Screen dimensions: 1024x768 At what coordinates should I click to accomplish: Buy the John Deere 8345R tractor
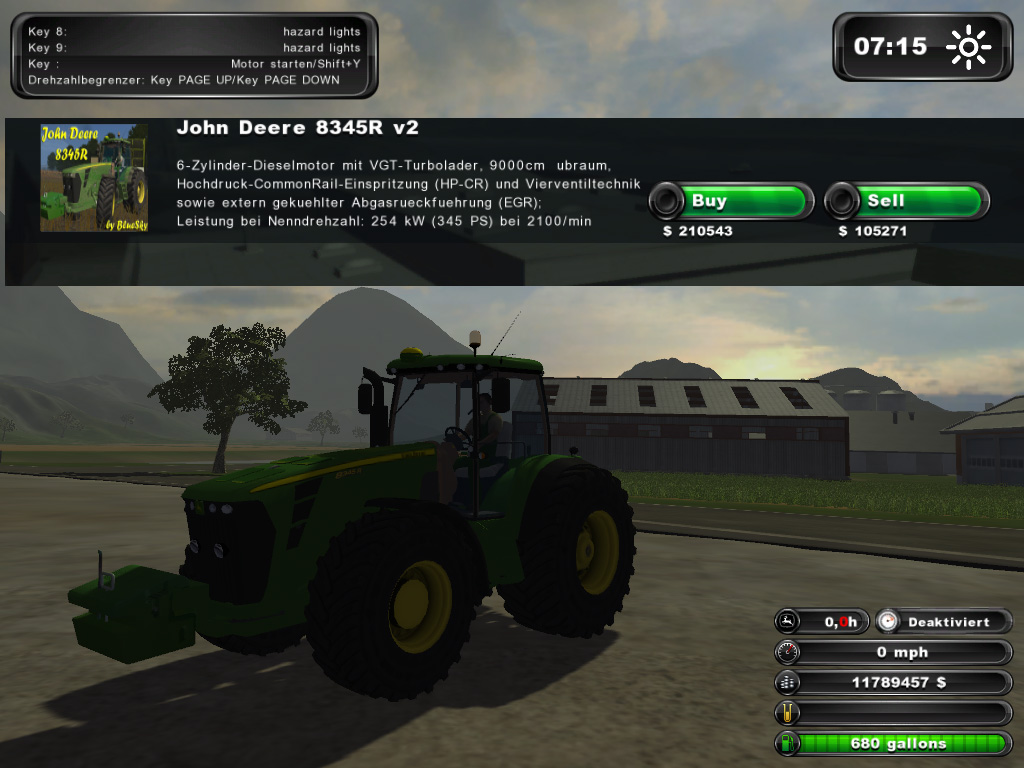[731, 201]
